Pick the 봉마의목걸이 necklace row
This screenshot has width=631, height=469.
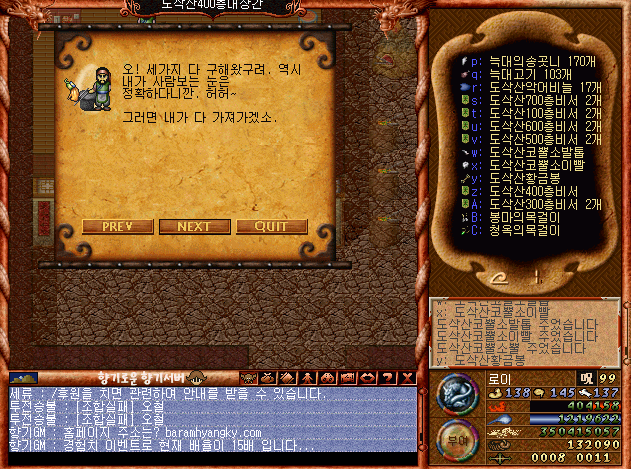click(507, 217)
